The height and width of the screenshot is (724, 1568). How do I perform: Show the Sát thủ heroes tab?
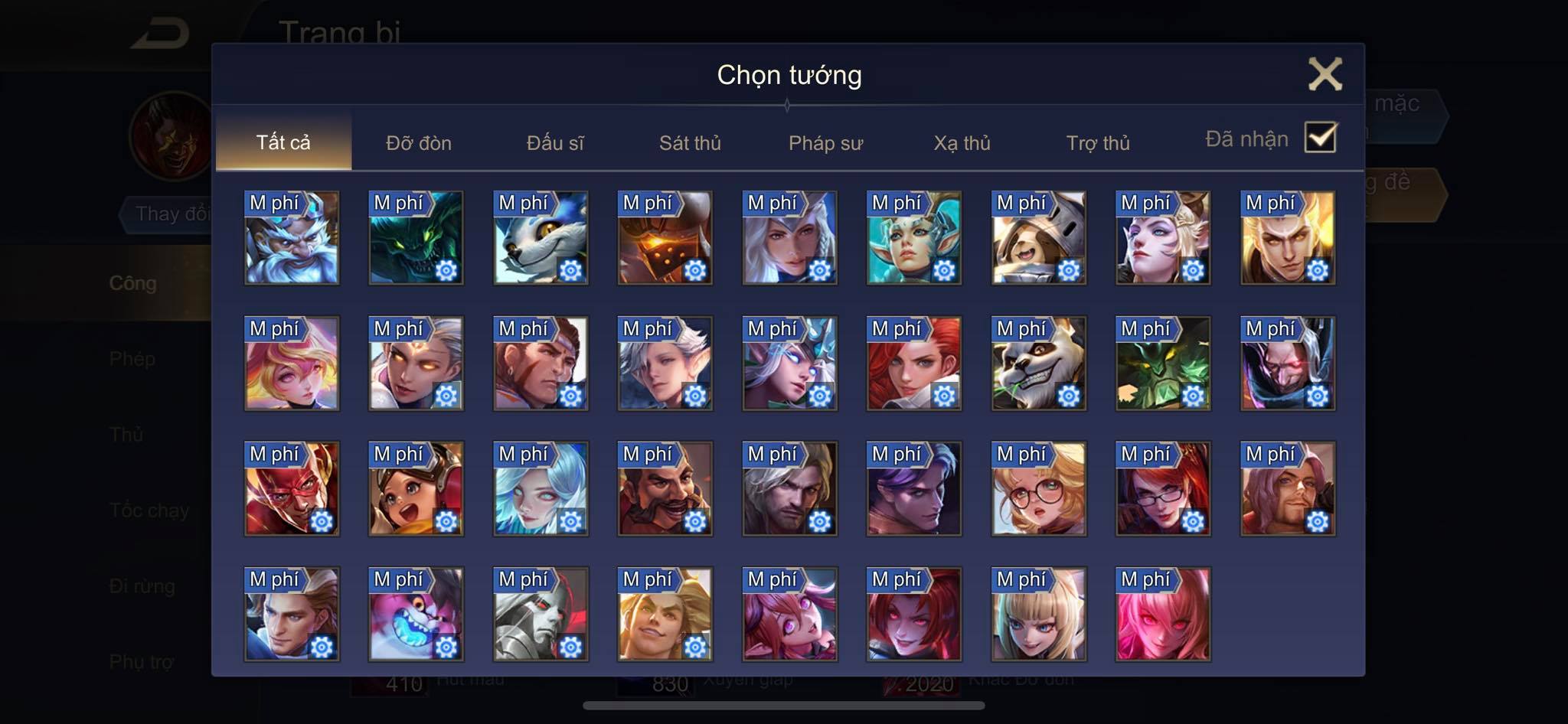(x=690, y=142)
